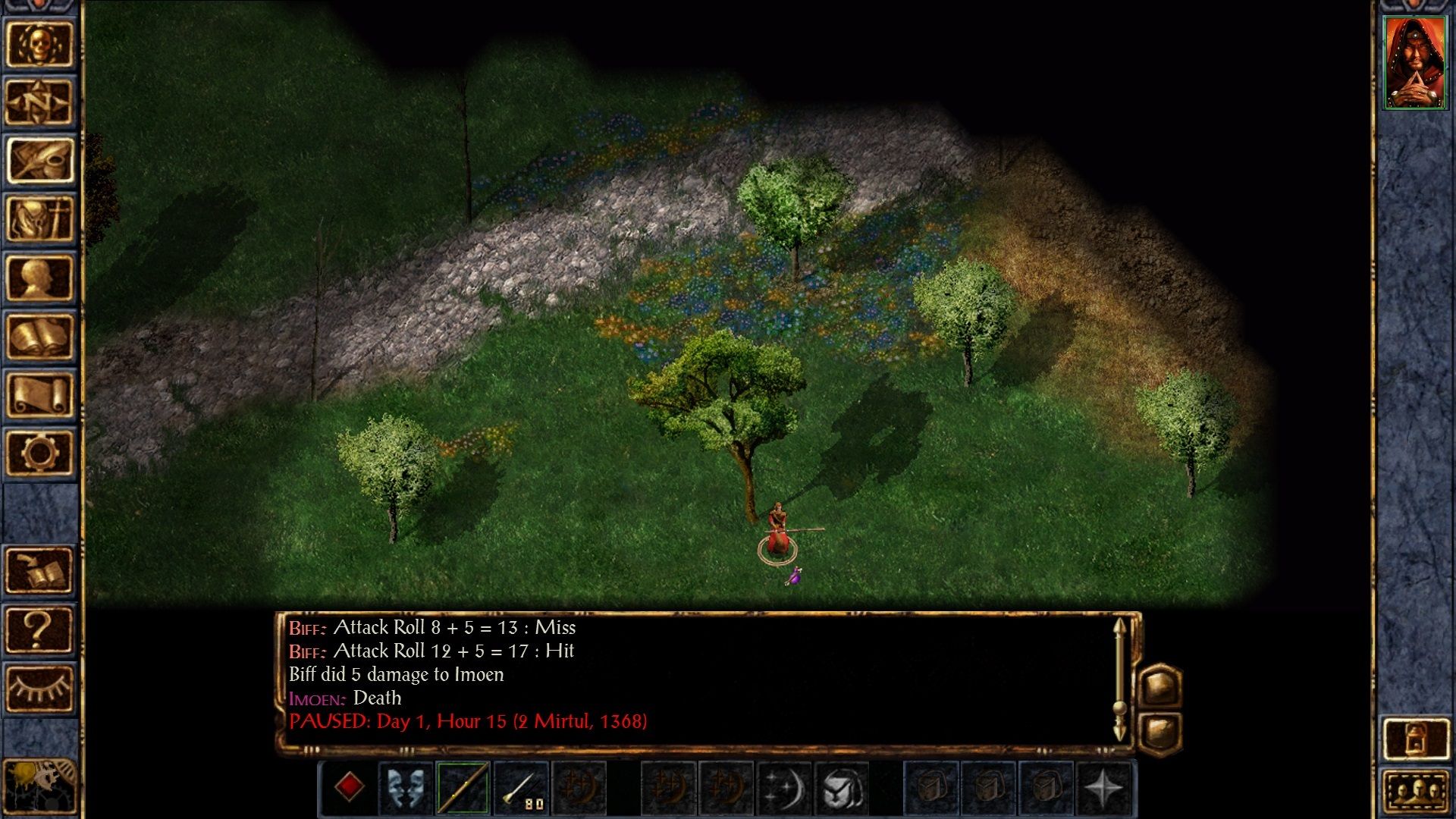This screenshot has height=819, width=1456.
Task: Open the area map with the compass icon
Action: click(39, 102)
